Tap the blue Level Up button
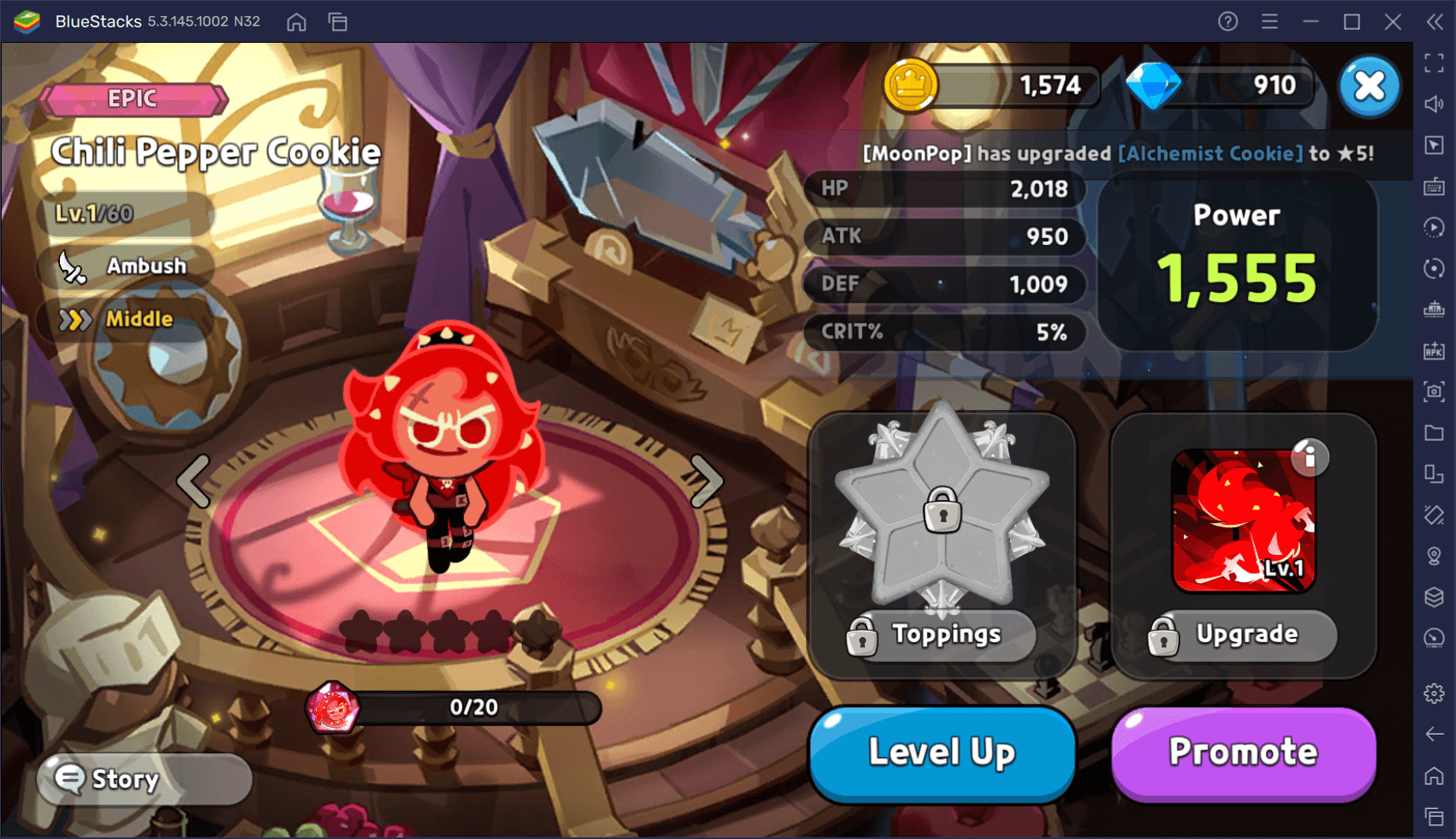 click(942, 753)
